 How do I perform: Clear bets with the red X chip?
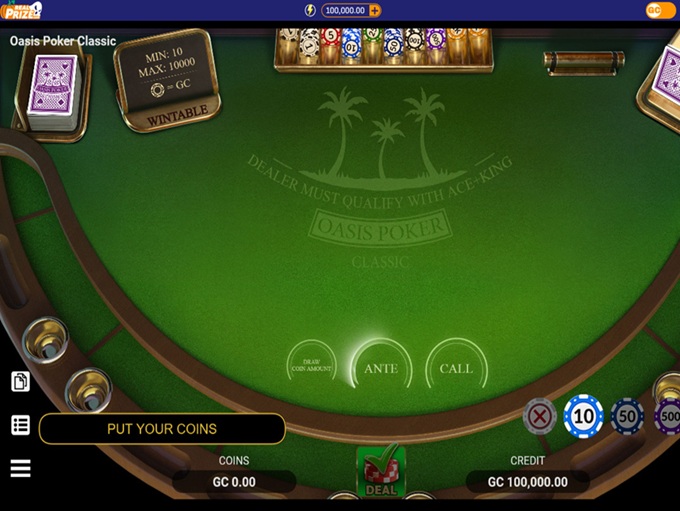540,416
